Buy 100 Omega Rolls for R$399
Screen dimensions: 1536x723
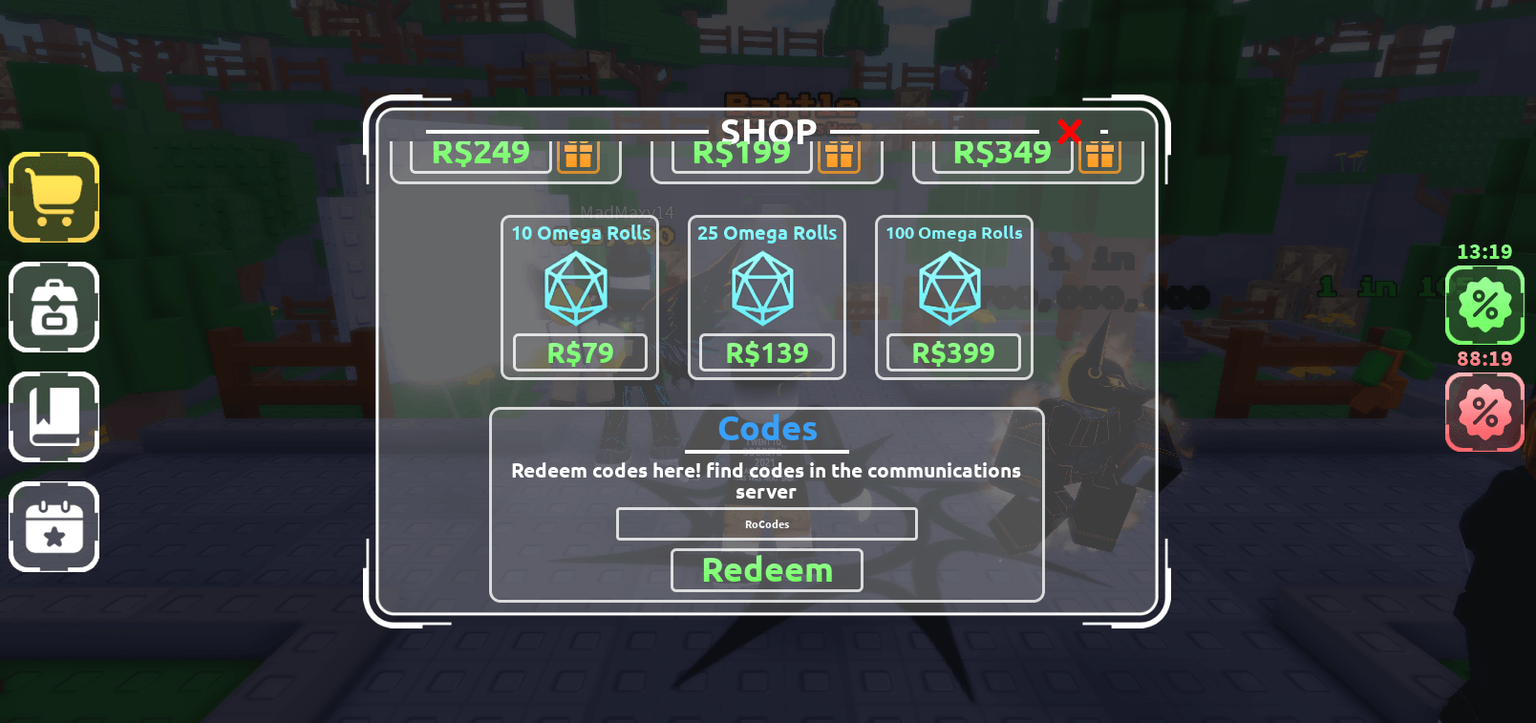click(x=953, y=352)
